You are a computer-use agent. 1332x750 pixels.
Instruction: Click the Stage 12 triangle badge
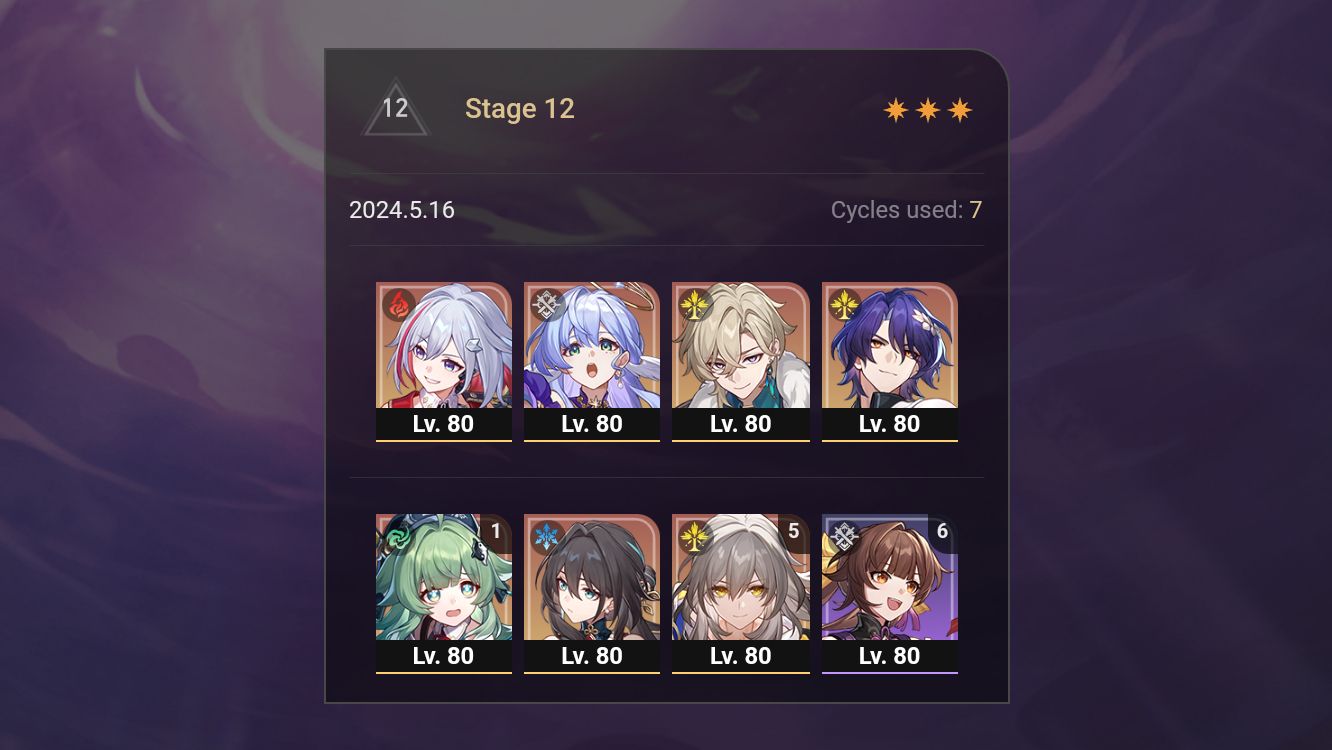click(396, 108)
